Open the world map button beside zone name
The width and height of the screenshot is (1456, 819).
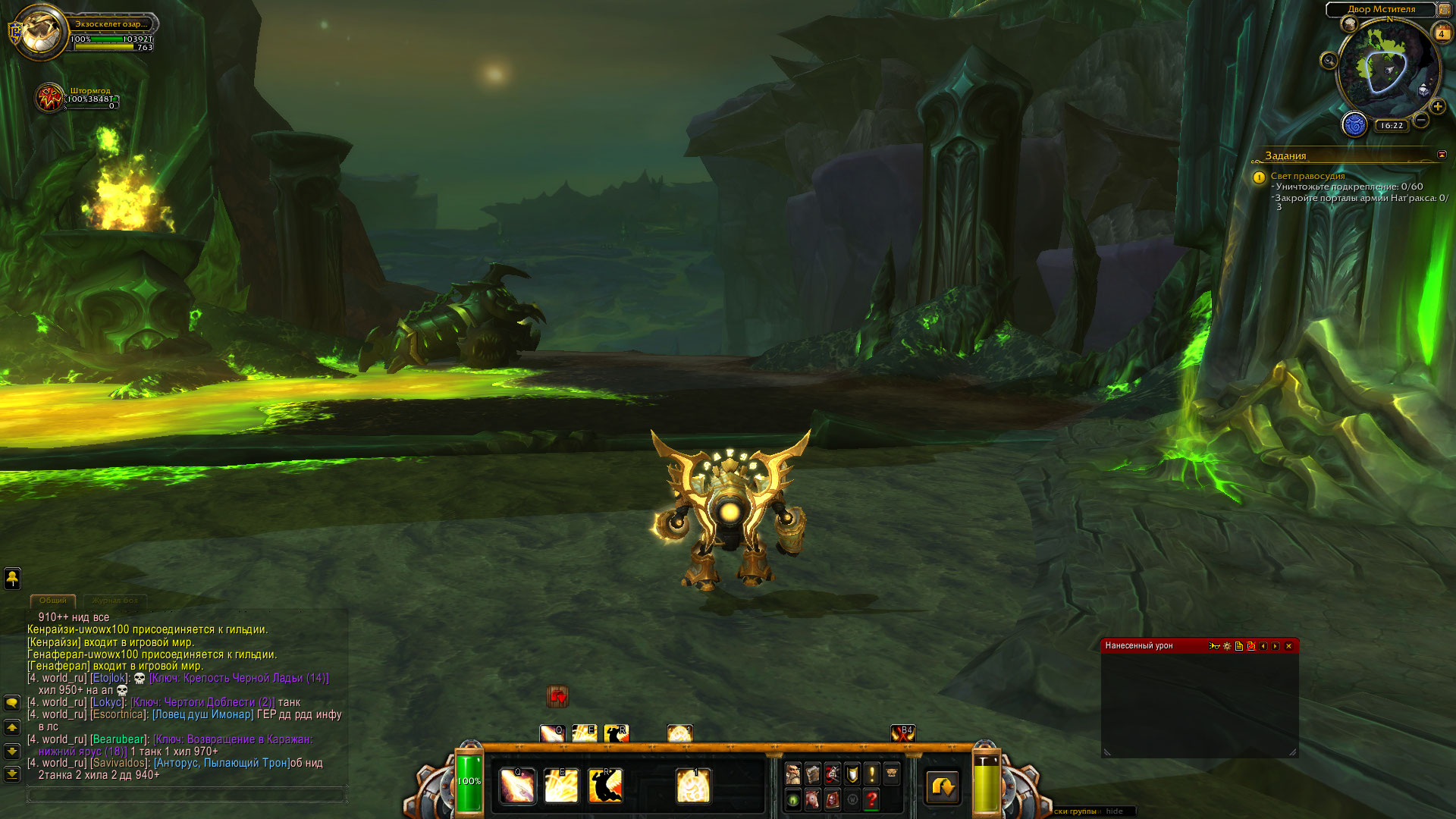click(1444, 9)
